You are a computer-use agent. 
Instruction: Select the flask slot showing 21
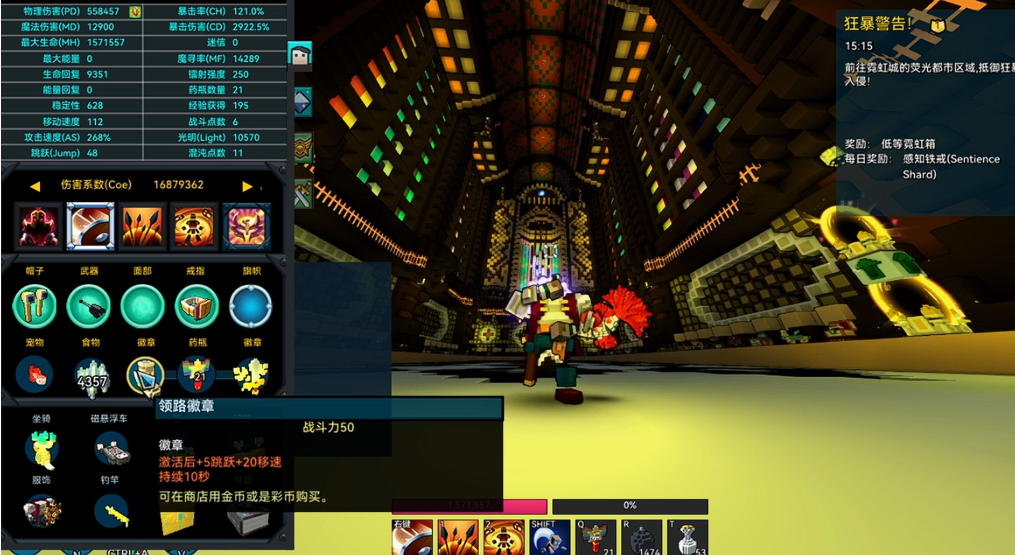(197, 375)
